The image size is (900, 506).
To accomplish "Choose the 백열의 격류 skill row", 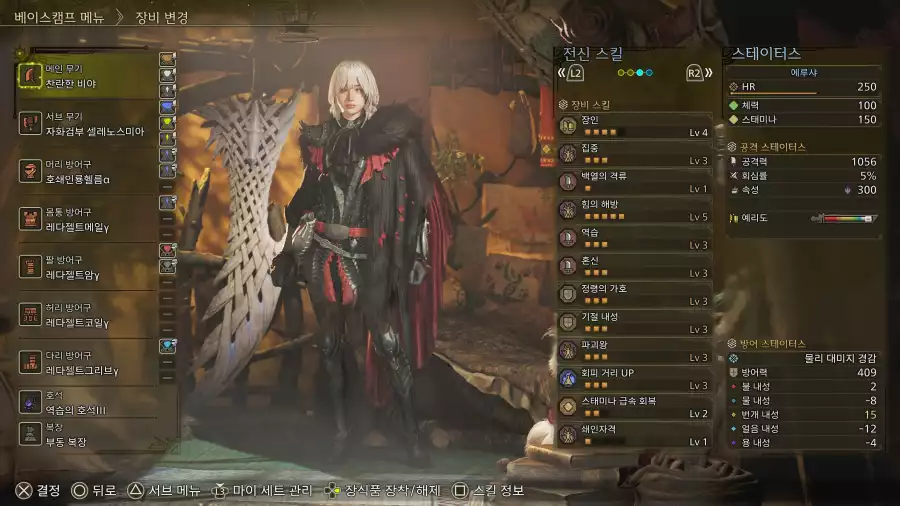I will pyautogui.click(x=635, y=181).
